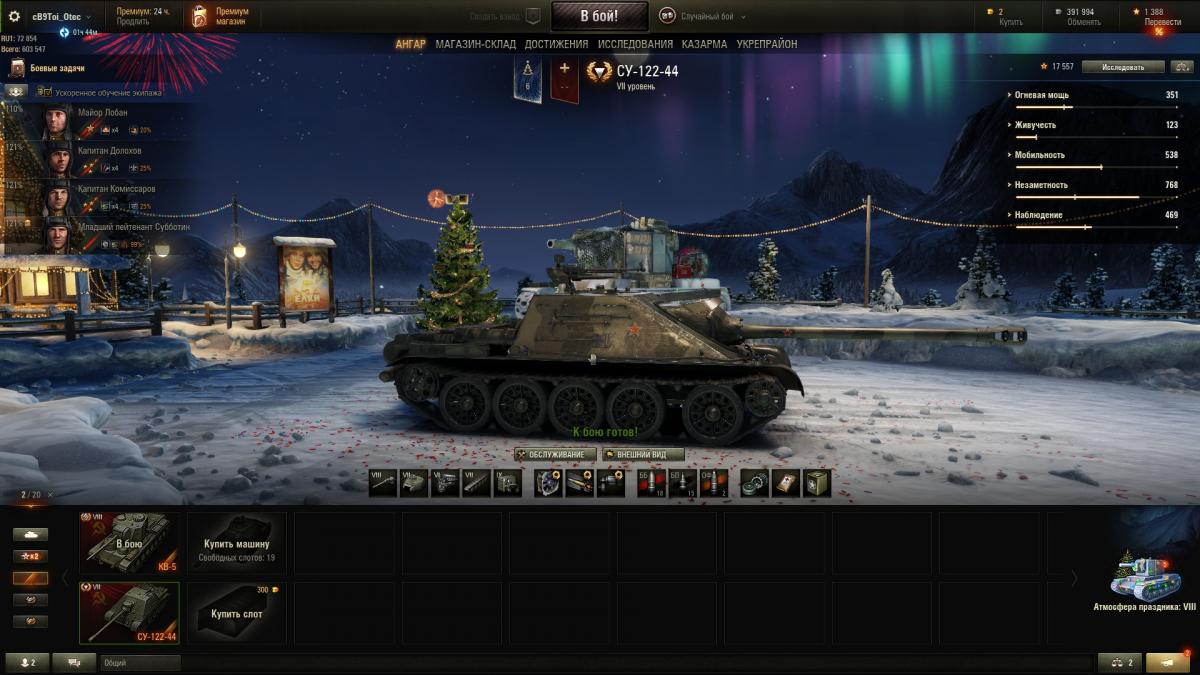1200x675 pixels.
Task: Open the ИССЛЕДОВАНИЯ tab
Action: click(x=635, y=44)
